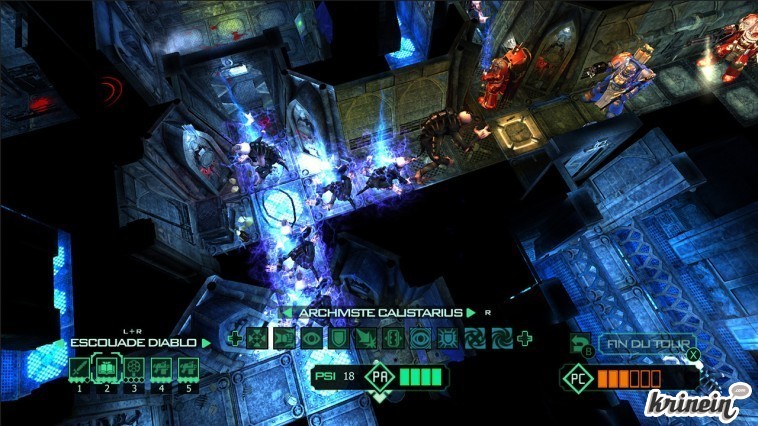Go to next unit after Archiviste Calistarius

tap(471, 313)
